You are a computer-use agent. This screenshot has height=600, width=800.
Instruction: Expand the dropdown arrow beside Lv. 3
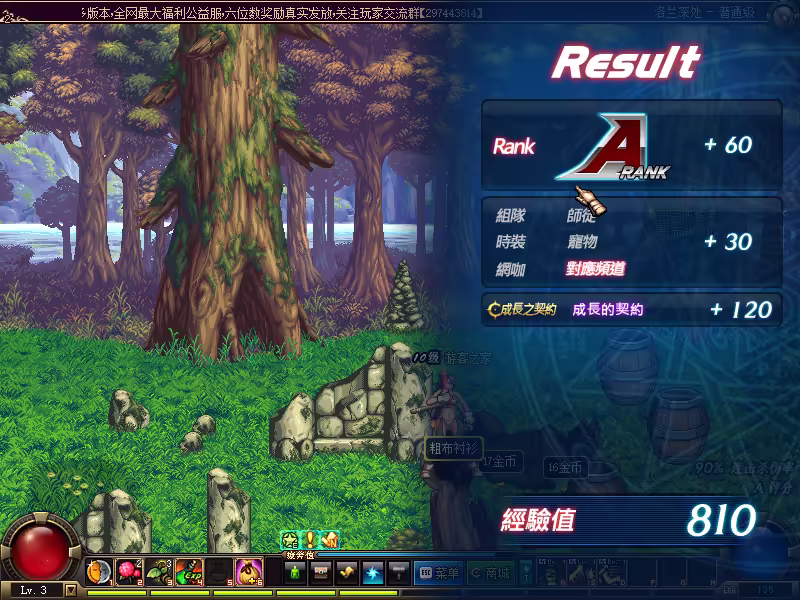tap(70, 590)
